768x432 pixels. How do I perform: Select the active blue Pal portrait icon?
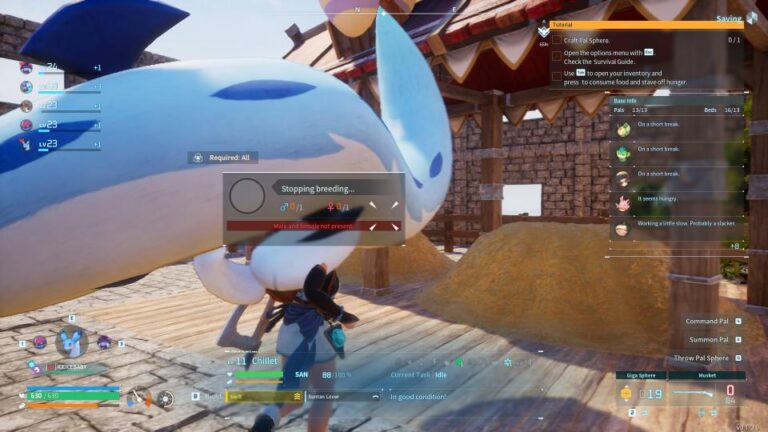click(x=70, y=343)
